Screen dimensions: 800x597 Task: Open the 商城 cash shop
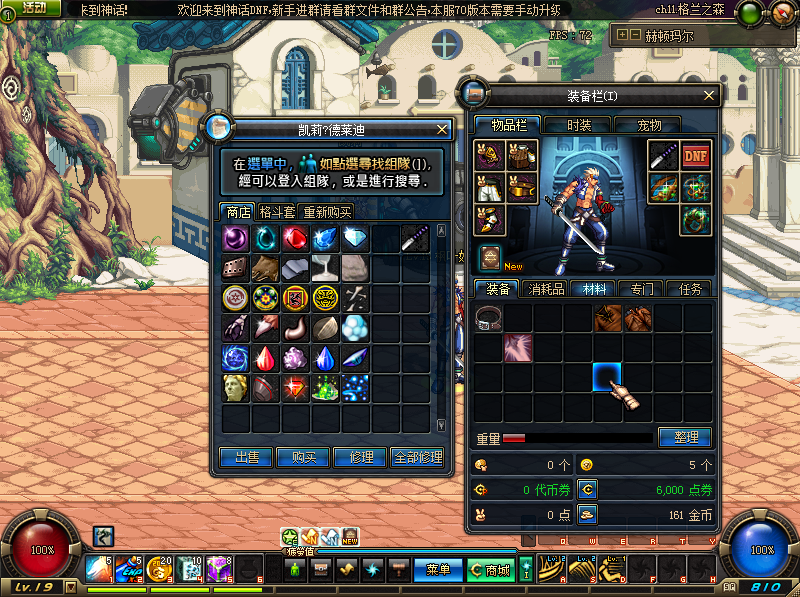tap(490, 570)
